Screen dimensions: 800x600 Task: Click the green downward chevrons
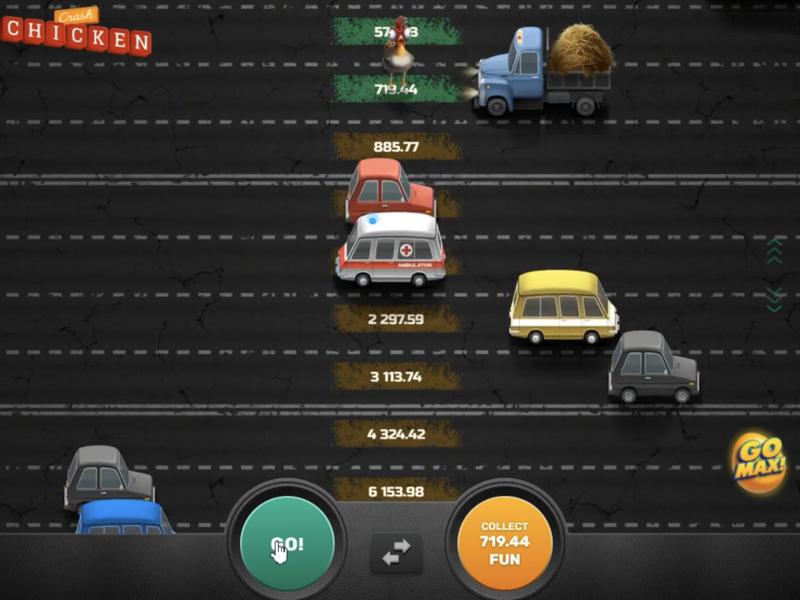click(x=773, y=298)
